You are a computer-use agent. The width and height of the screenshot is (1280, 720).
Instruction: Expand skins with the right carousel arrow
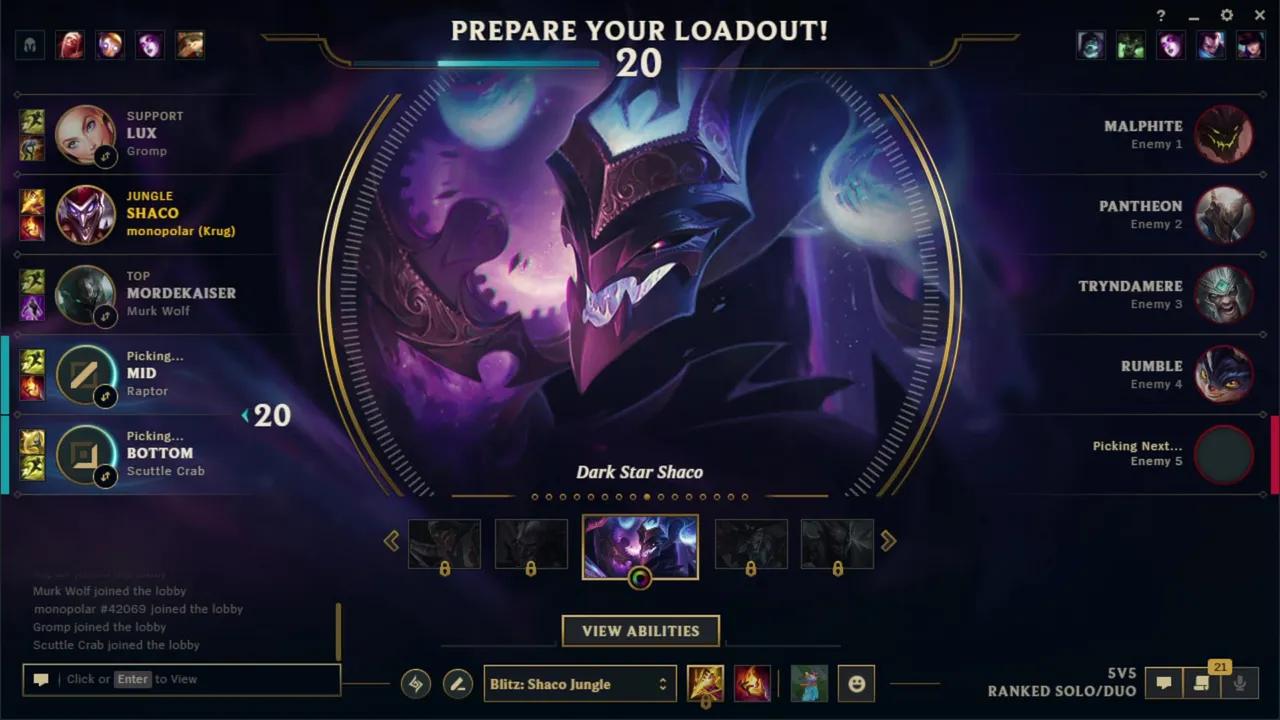[888, 540]
